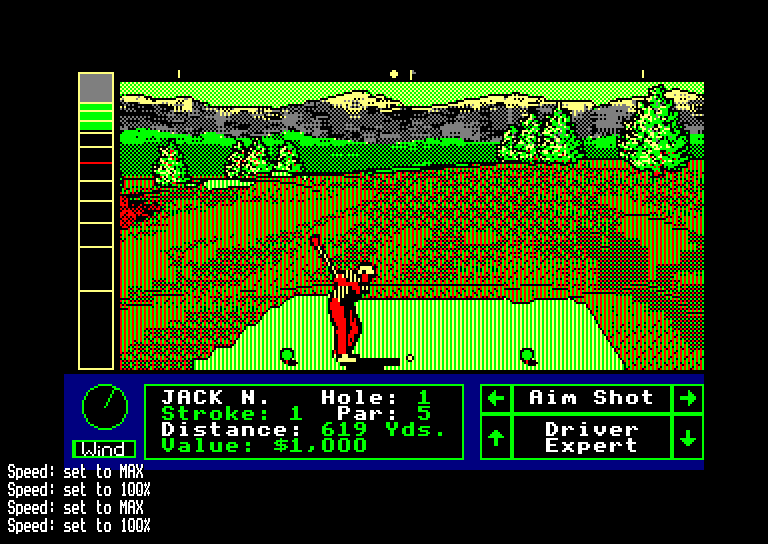Choose previous club with up arrow
Image resolution: width=768 pixels, height=544 pixels.
pyautogui.click(x=495, y=437)
